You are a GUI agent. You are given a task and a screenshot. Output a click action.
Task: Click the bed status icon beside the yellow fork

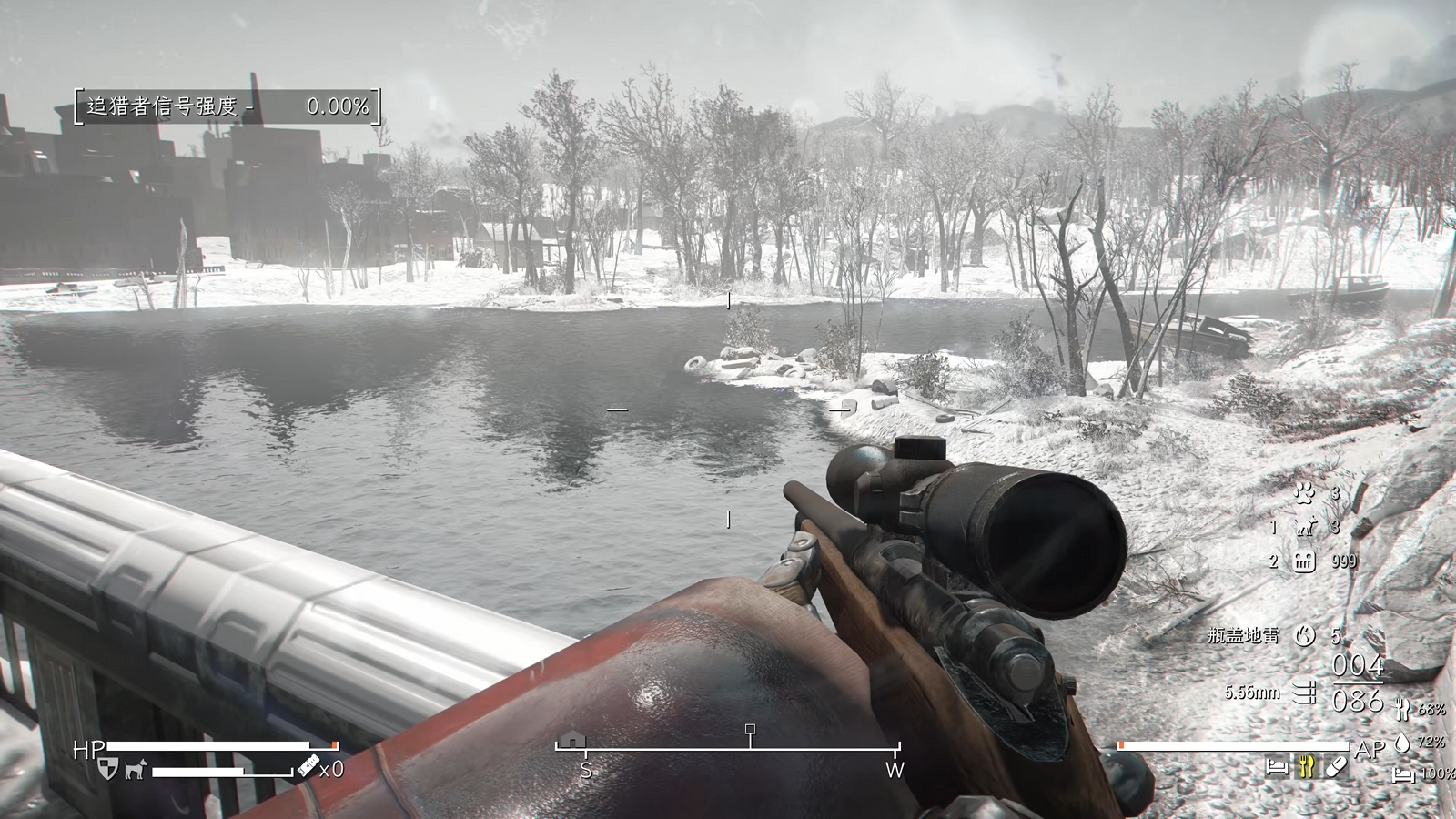point(1278,767)
